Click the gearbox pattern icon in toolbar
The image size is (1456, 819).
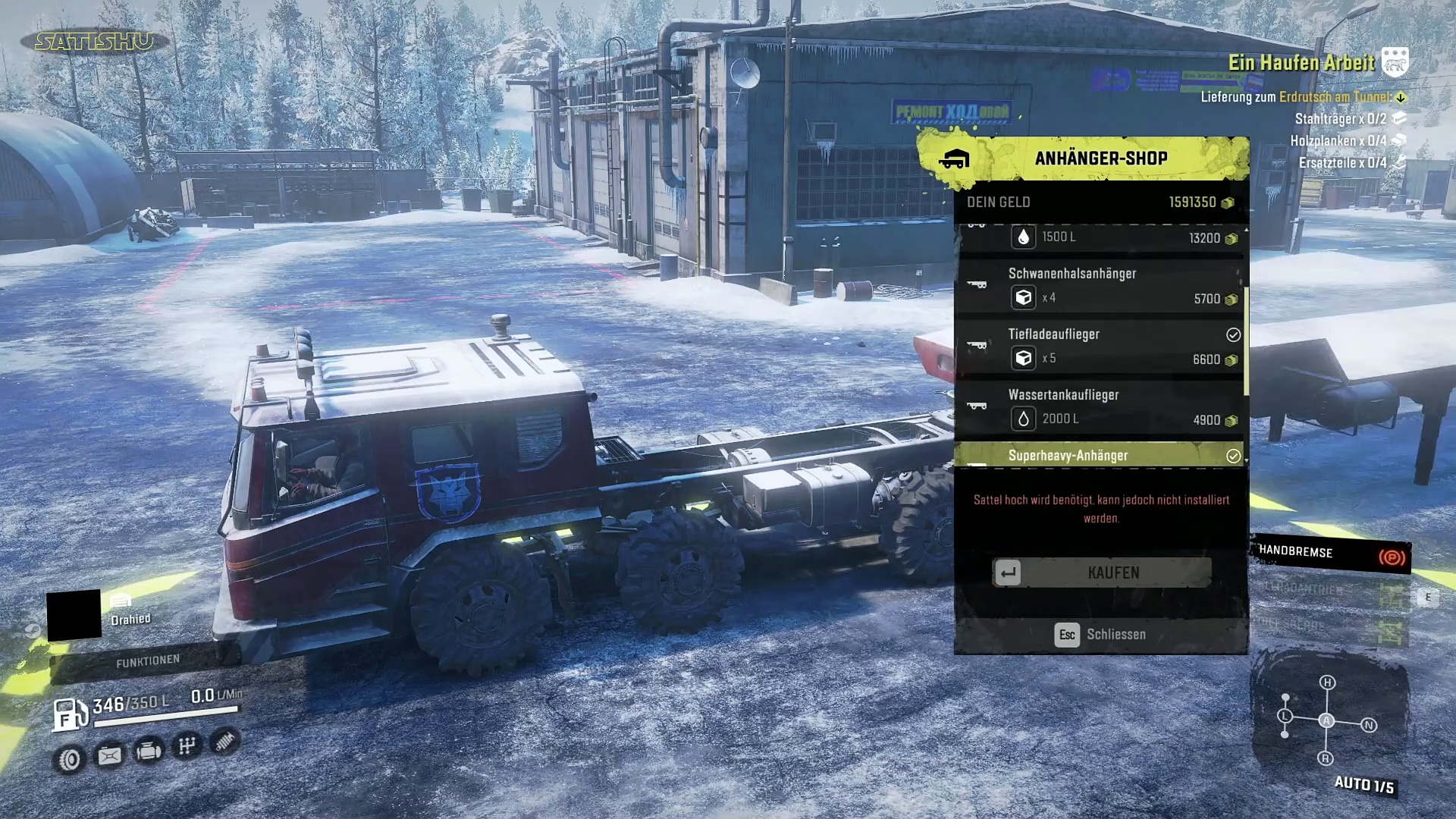tap(187, 746)
